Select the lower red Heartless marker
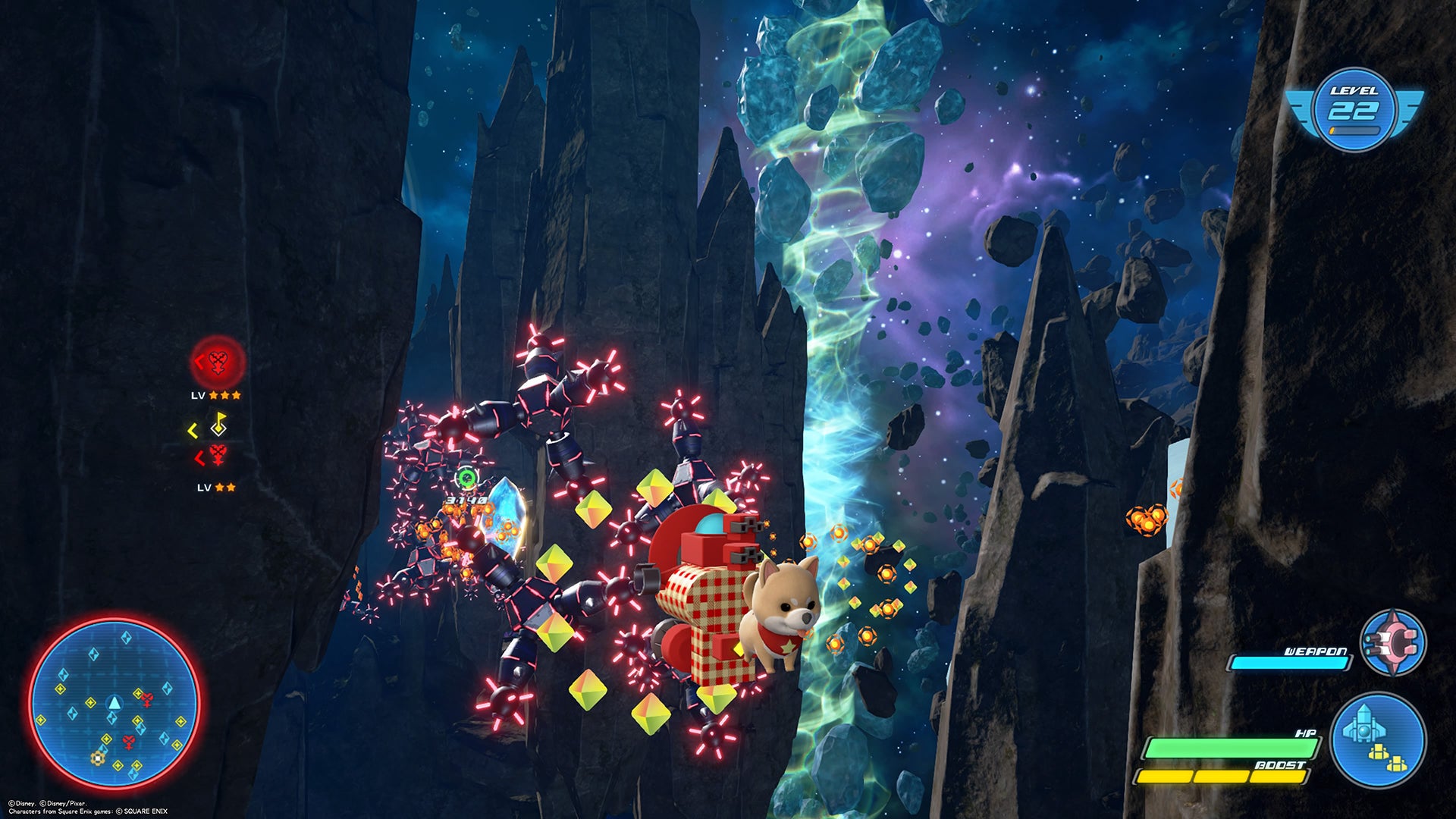 218,454
